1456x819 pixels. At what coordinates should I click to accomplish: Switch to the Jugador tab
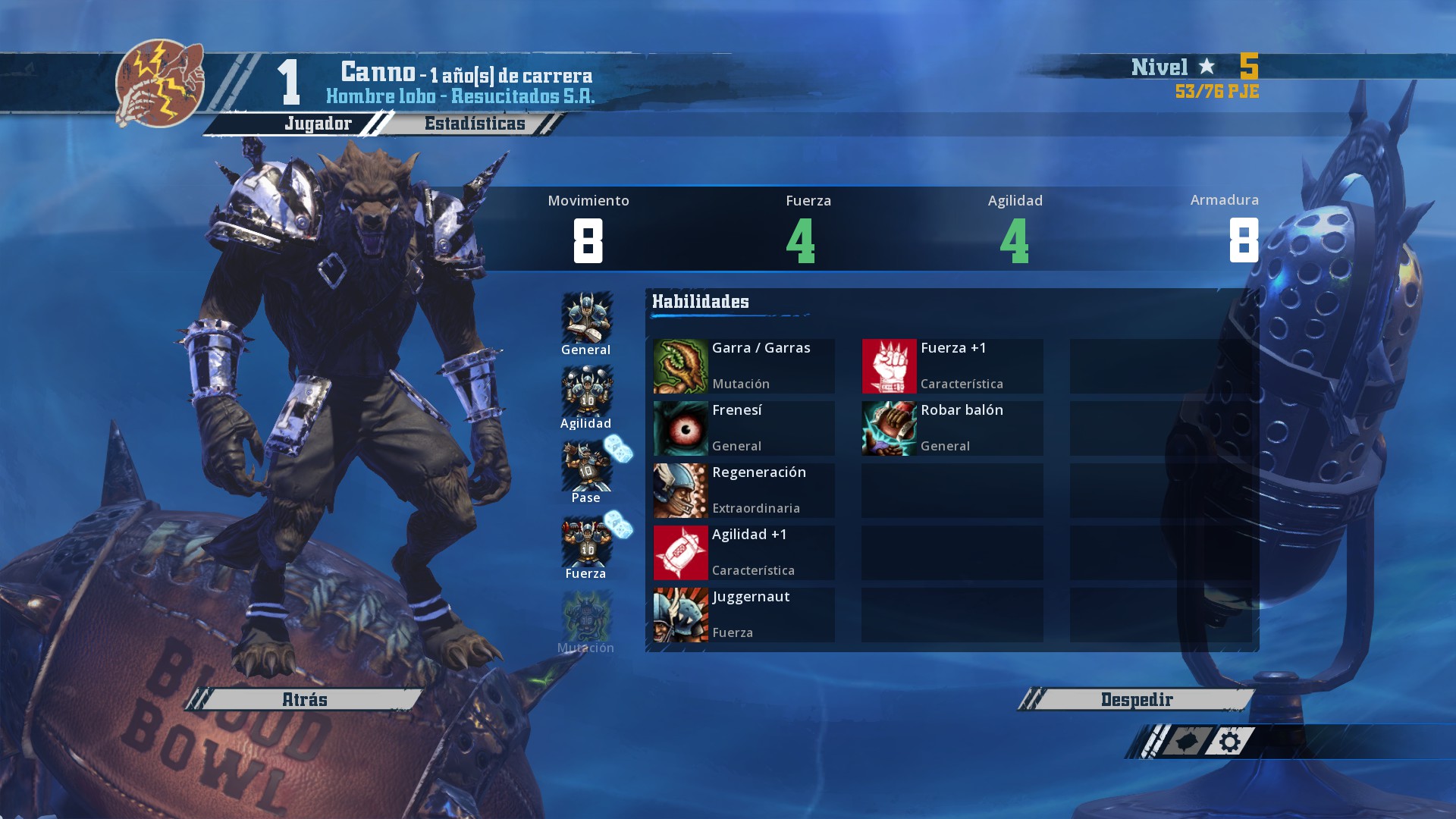(318, 124)
